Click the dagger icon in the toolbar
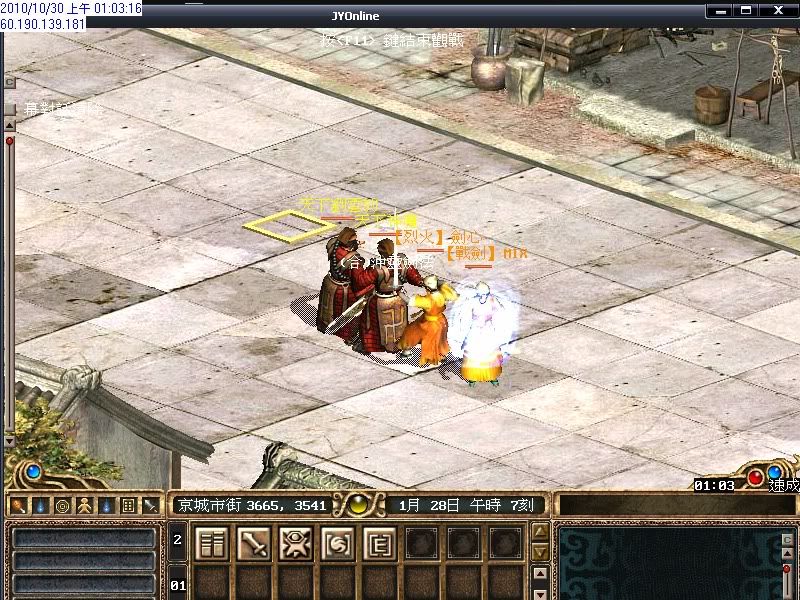 pos(150,505)
